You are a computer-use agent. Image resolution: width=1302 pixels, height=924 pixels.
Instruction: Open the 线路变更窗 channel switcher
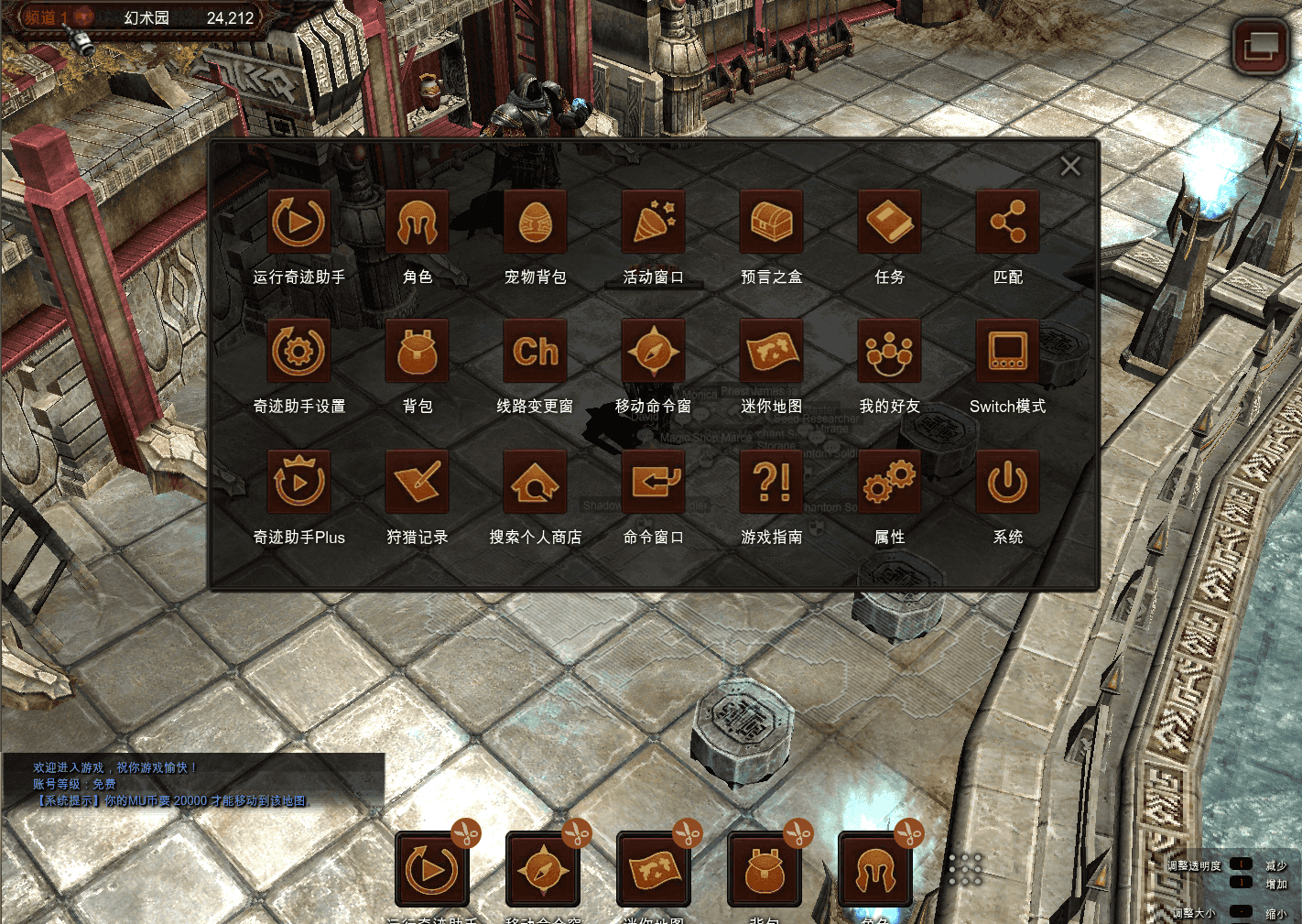pos(536,352)
